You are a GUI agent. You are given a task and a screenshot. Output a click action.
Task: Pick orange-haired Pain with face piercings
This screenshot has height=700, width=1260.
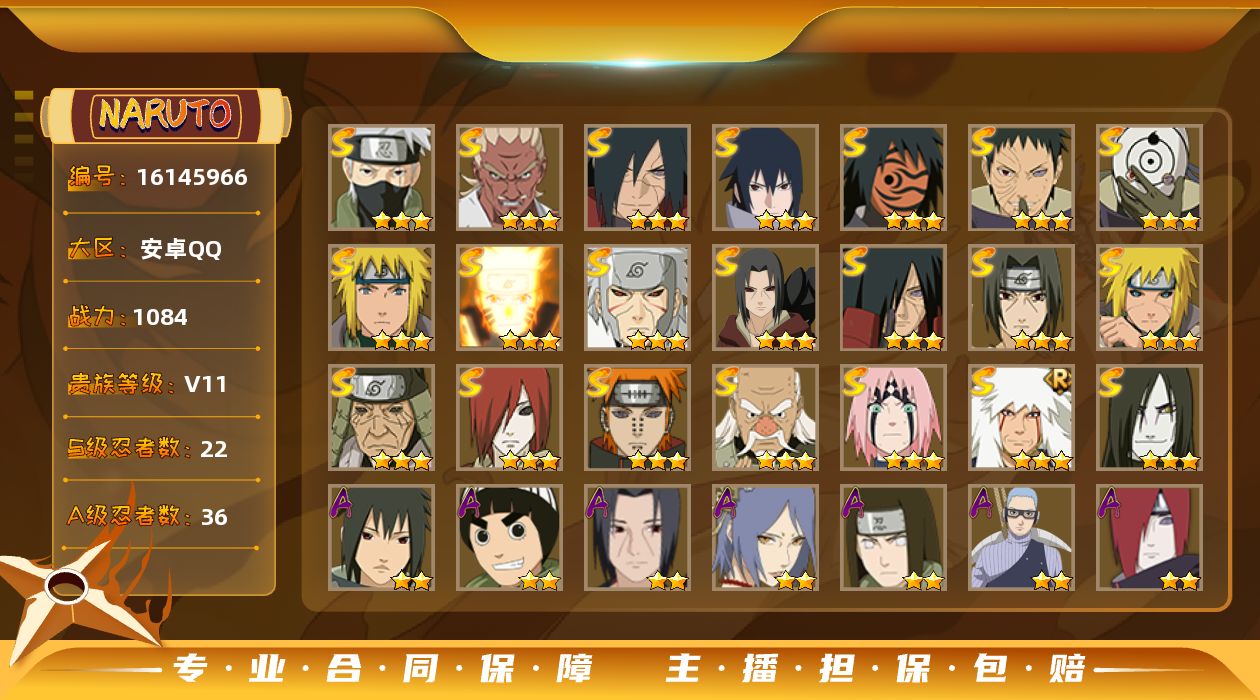[x=637, y=417]
